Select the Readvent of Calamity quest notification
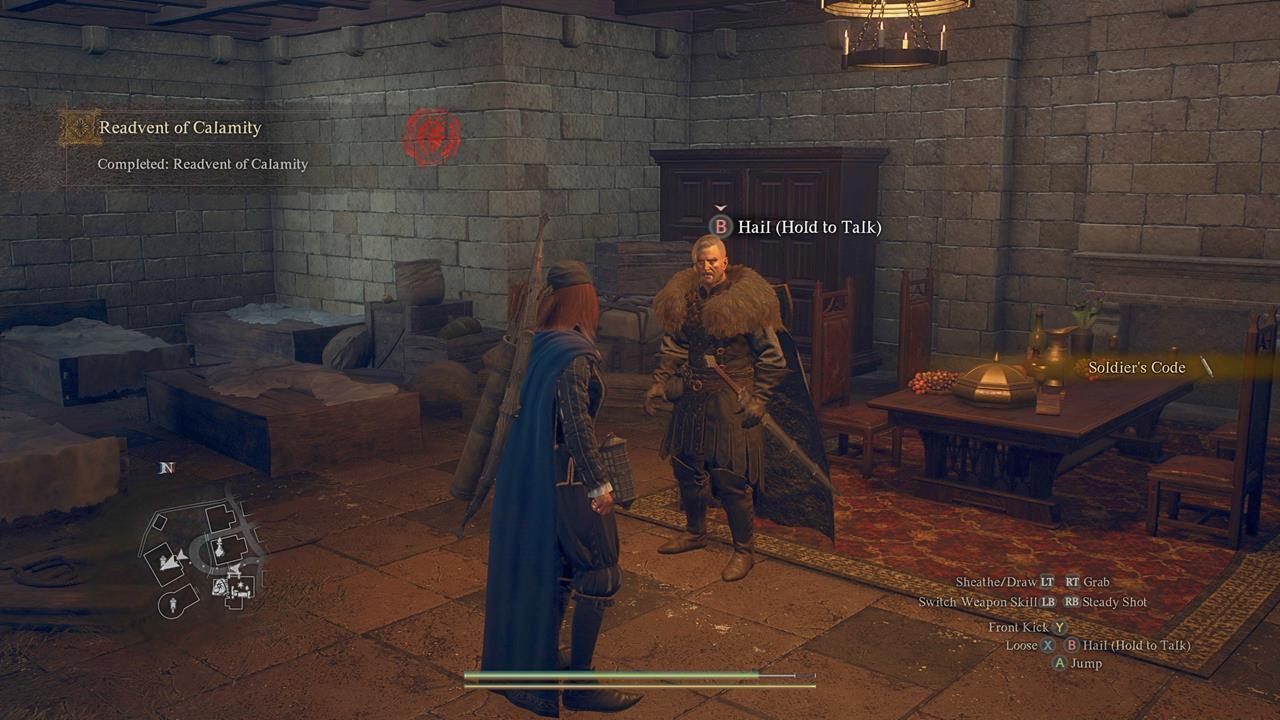This screenshot has width=1280, height=720. click(180, 128)
